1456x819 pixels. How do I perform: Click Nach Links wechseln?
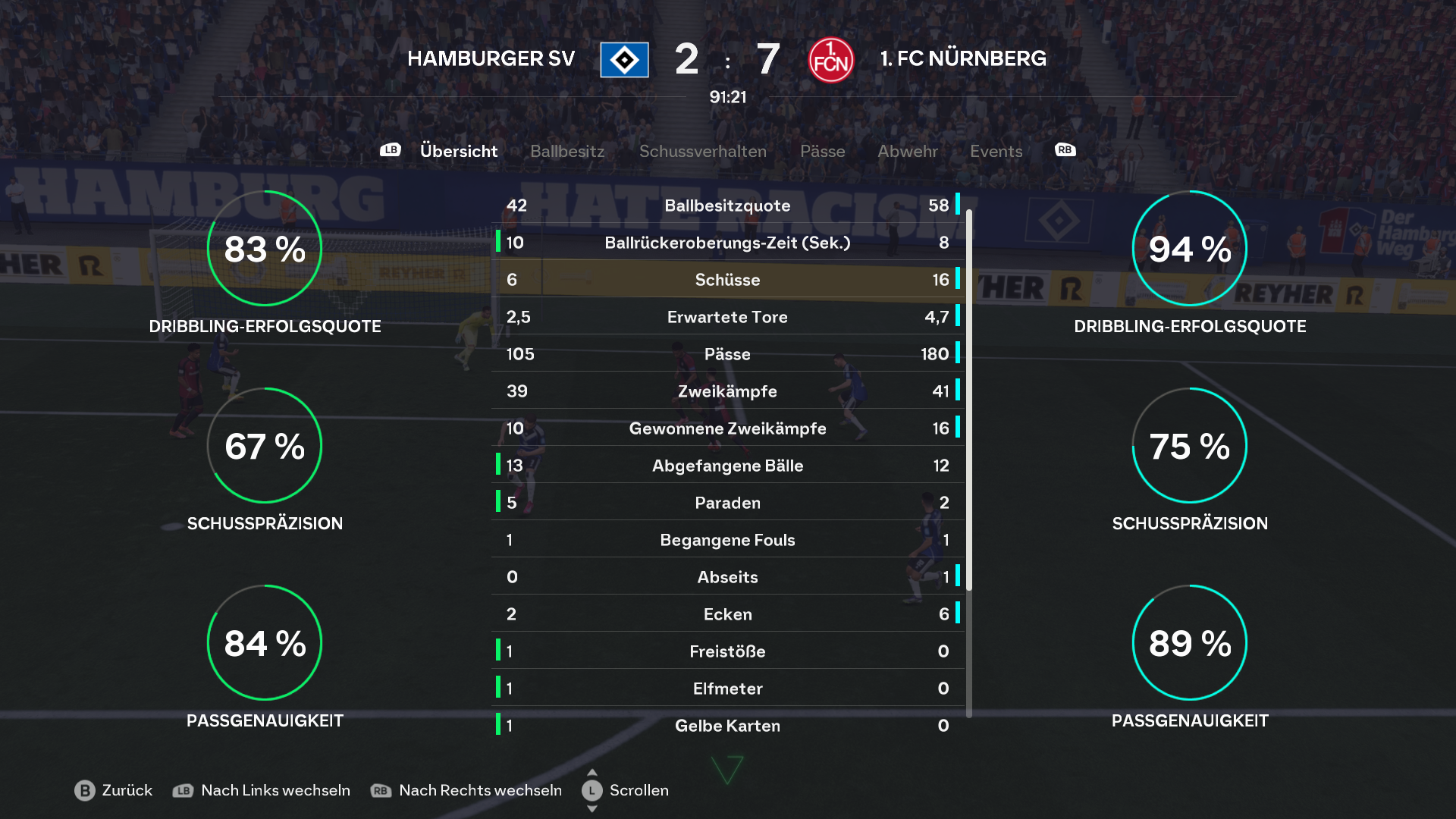[262, 790]
